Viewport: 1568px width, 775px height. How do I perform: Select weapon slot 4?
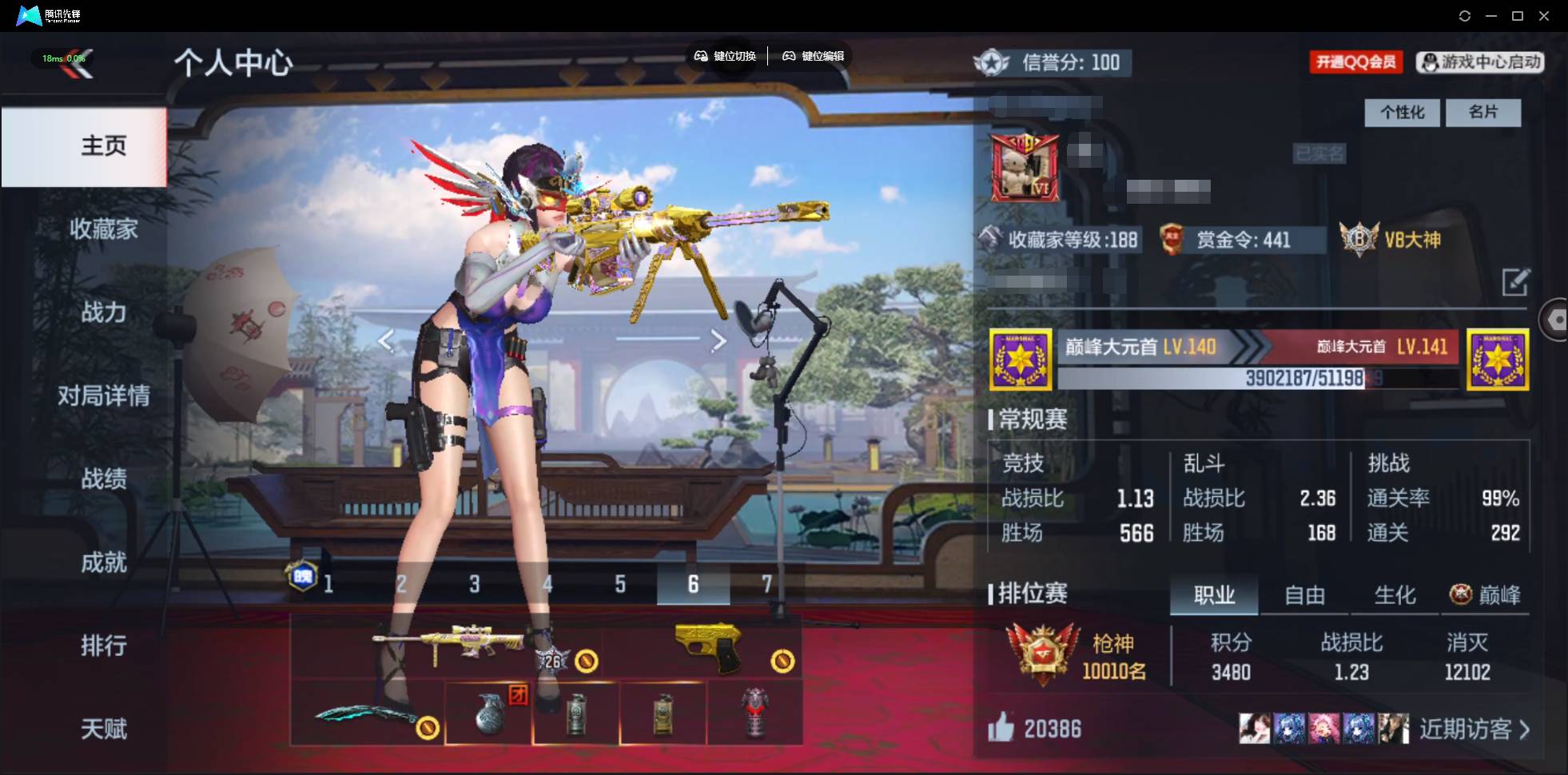tap(547, 584)
